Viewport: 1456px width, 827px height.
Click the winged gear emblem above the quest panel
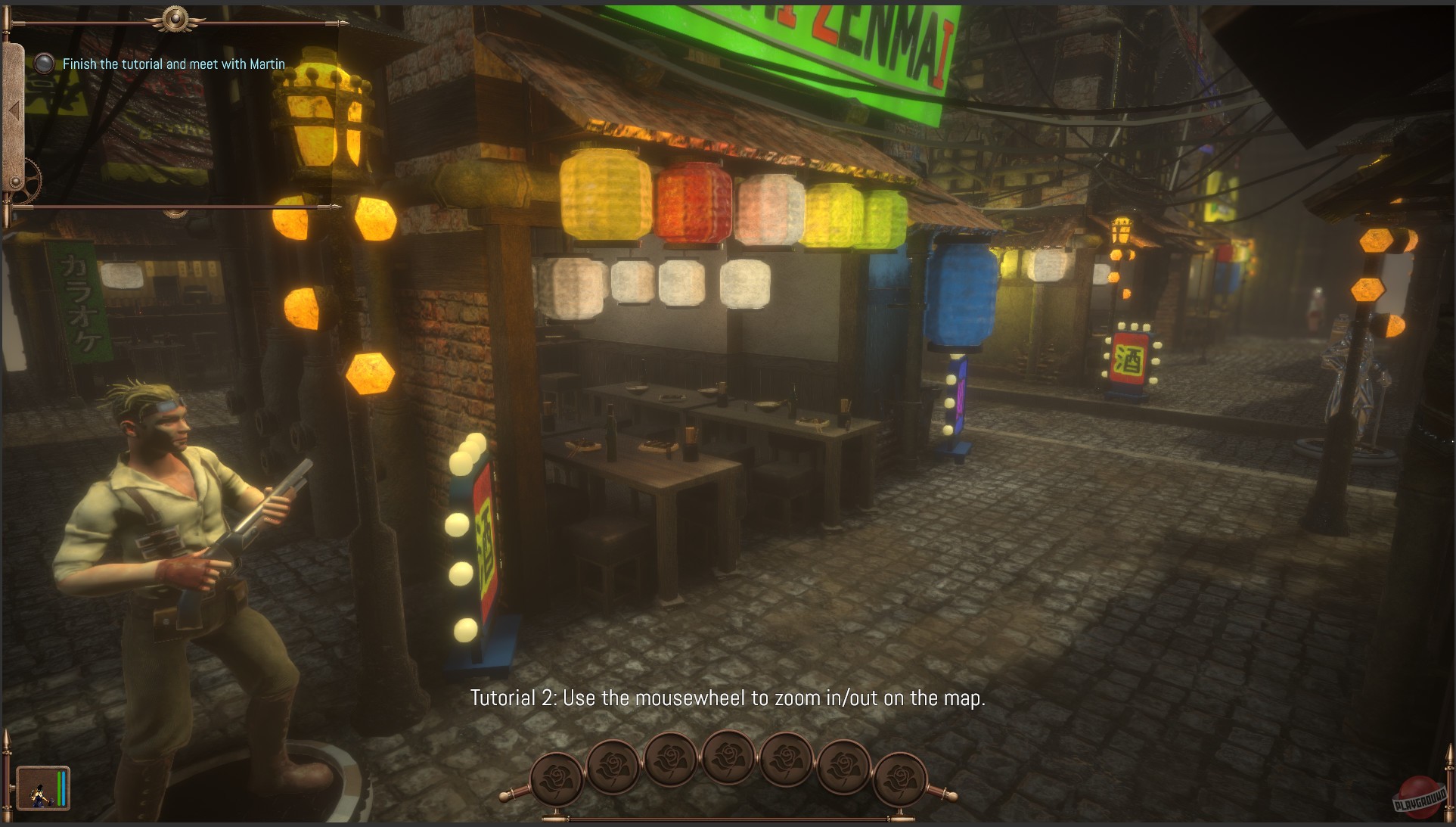pyautogui.click(x=175, y=19)
